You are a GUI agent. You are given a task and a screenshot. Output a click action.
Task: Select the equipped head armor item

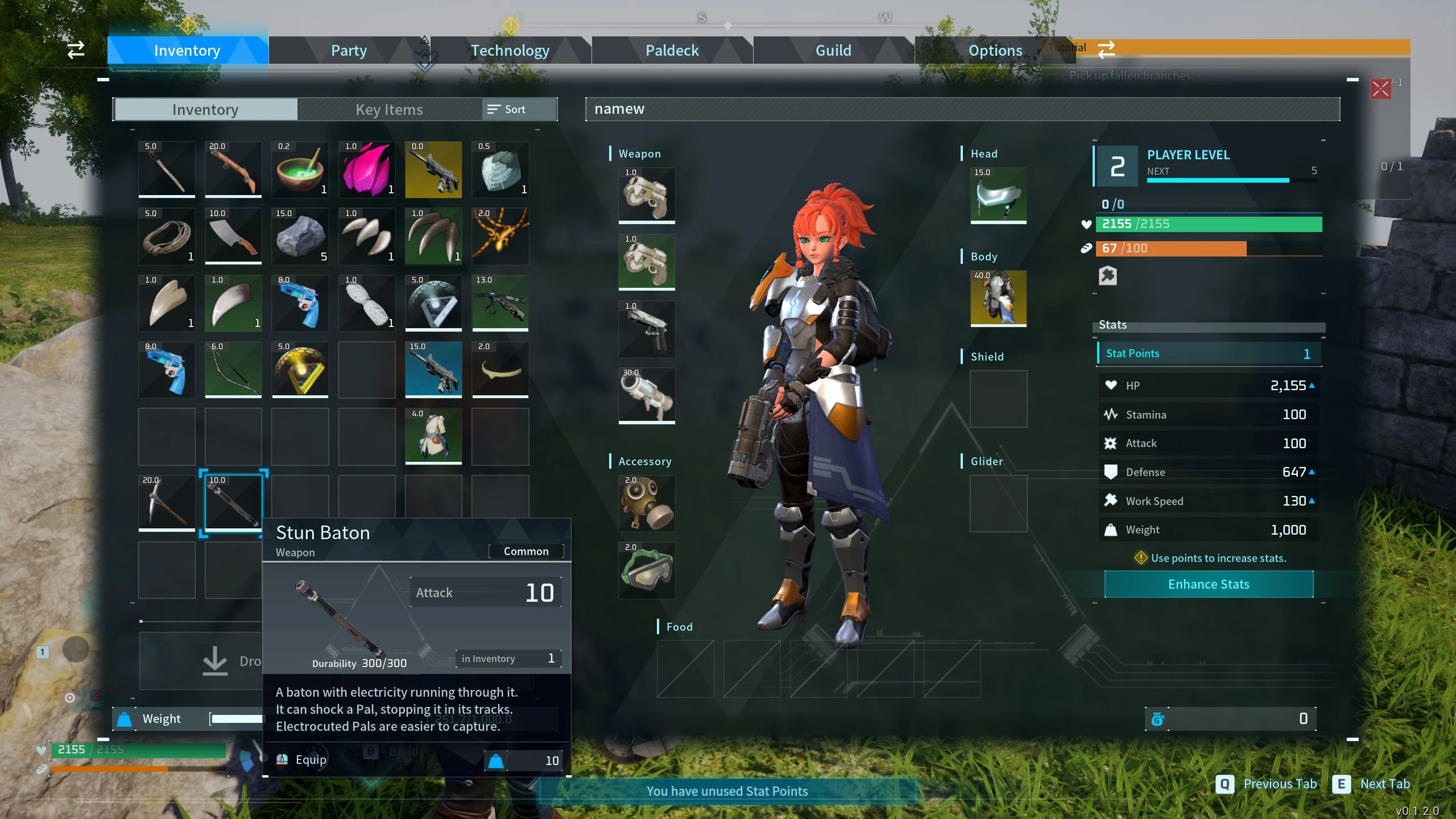click(998, 196)
